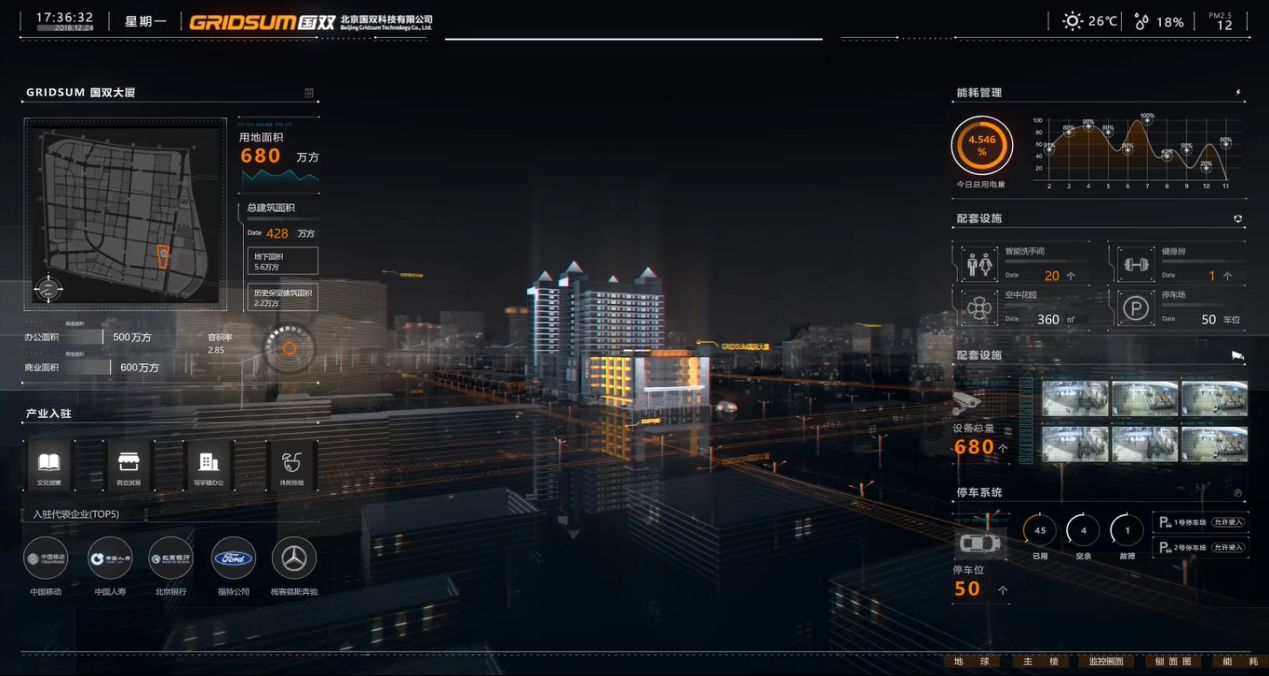Select the coconut drink leisure tile
Screen dimensions: 1269x676
pos(292,463)
